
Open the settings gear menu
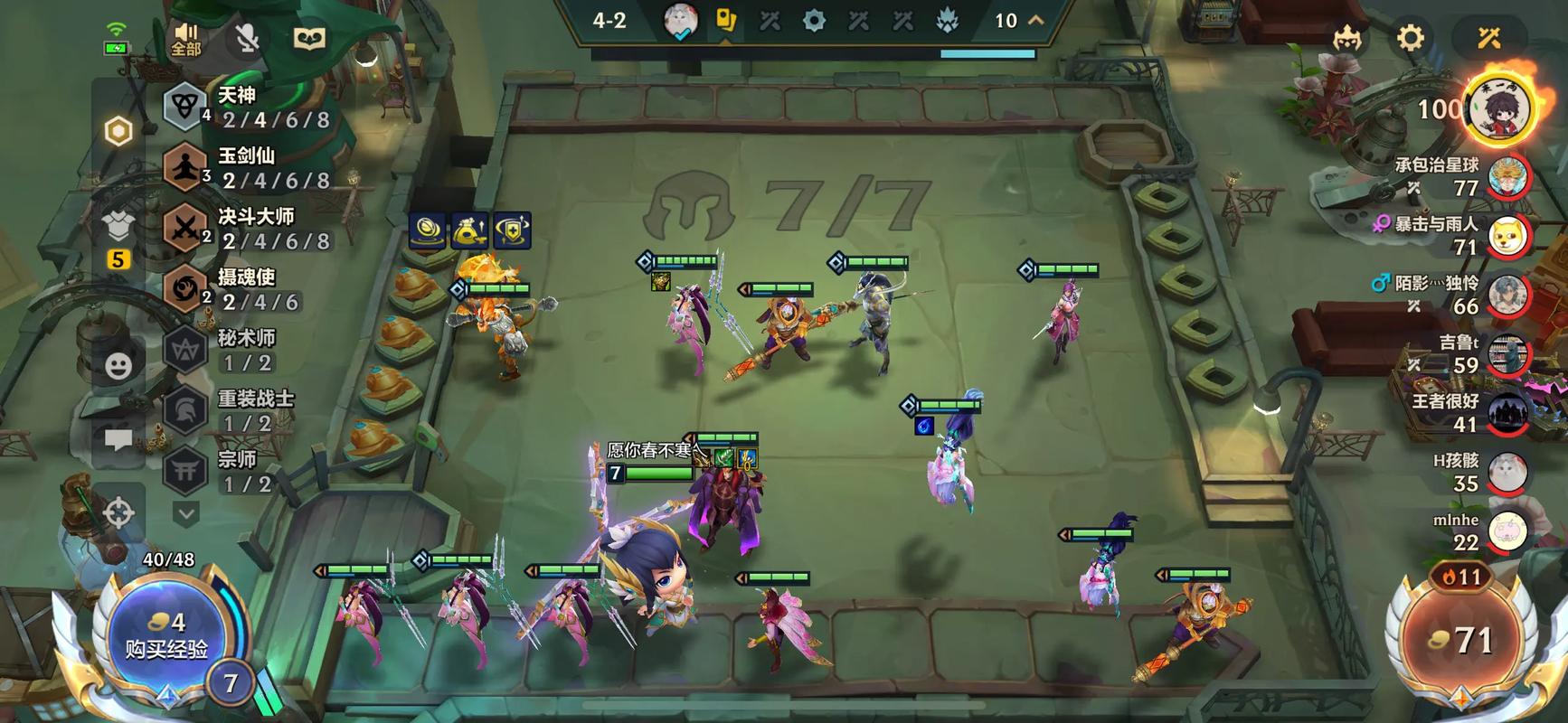(1410, 38)
